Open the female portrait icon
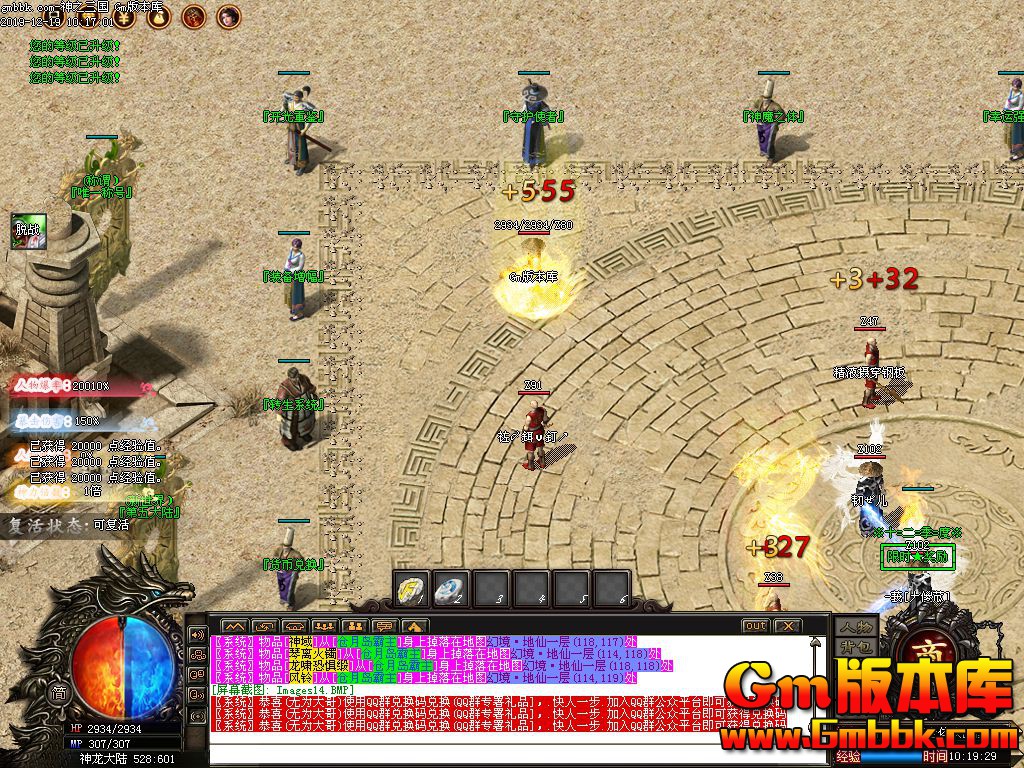This screenshot has width=1024, height=768. 229,15
